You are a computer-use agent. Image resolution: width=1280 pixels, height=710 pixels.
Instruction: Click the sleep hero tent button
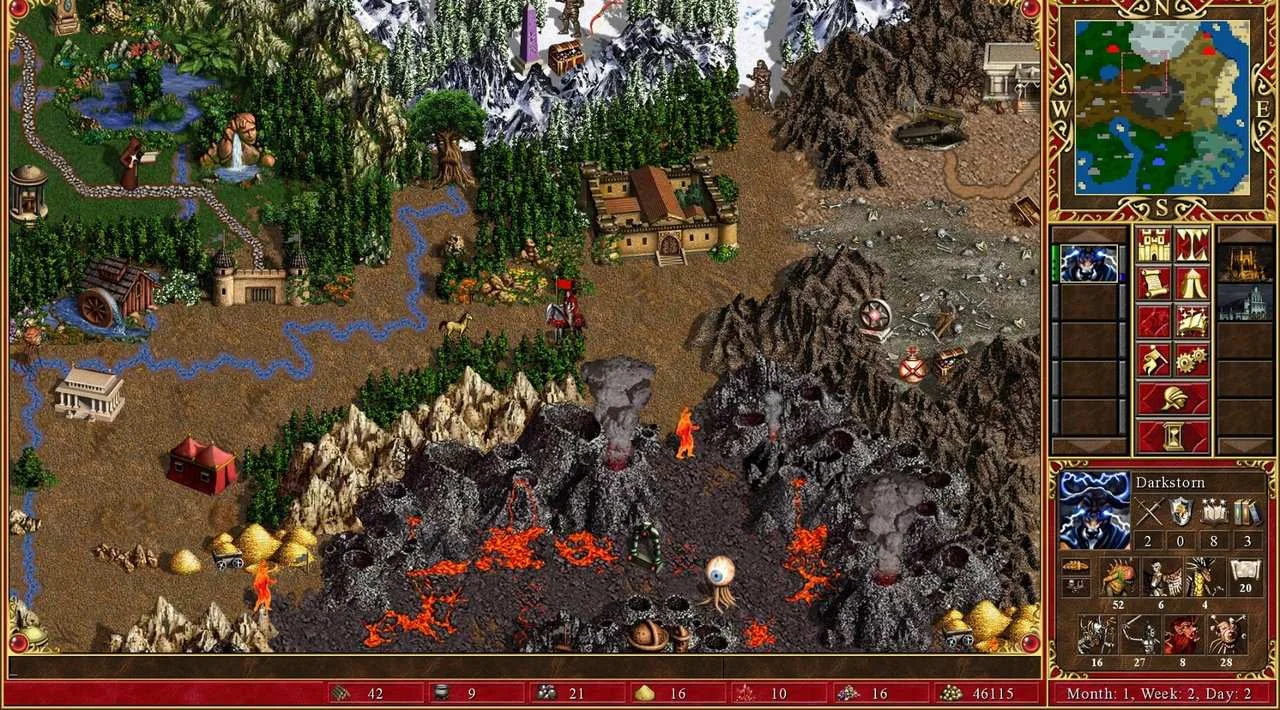click(x=1191, y=284)
